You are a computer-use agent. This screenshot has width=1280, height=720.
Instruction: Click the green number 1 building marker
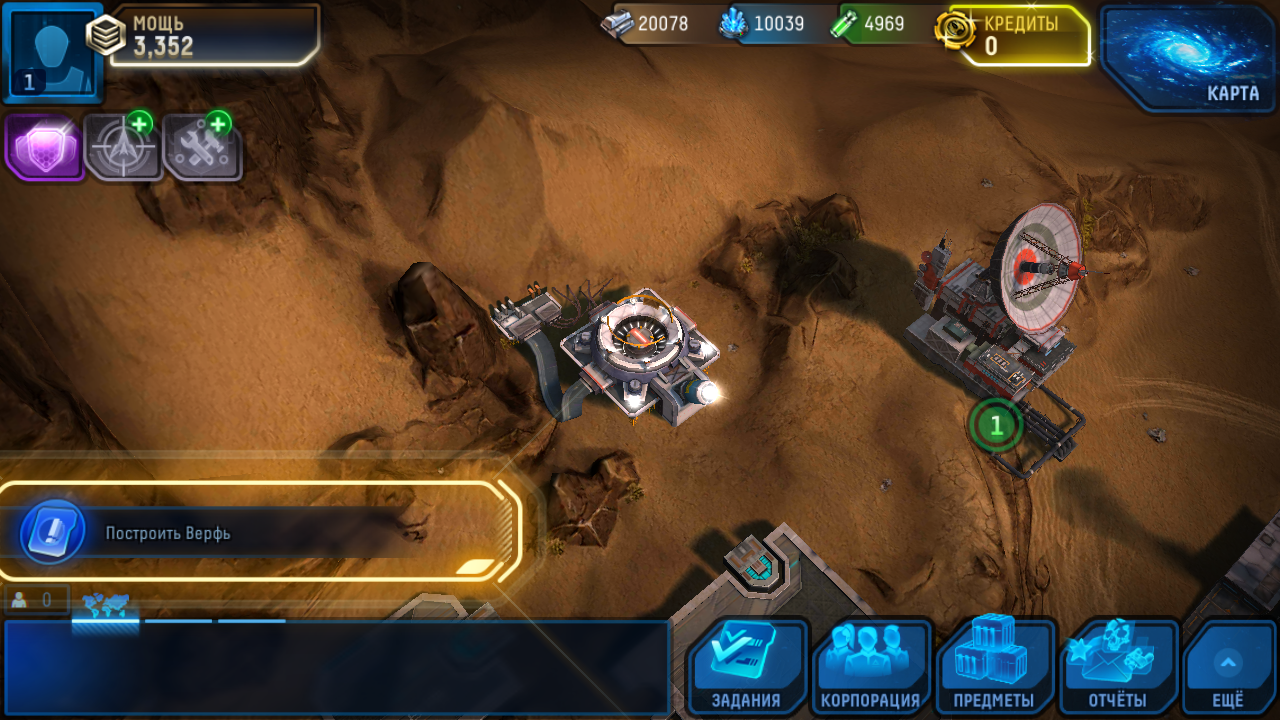(996, 425)
